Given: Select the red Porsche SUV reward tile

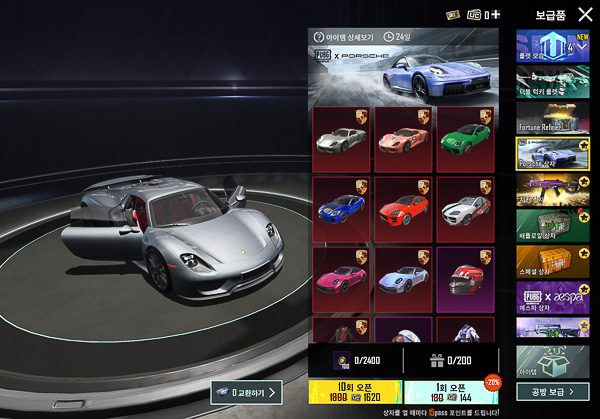Looking at the screenshot, I should (403, 208).
